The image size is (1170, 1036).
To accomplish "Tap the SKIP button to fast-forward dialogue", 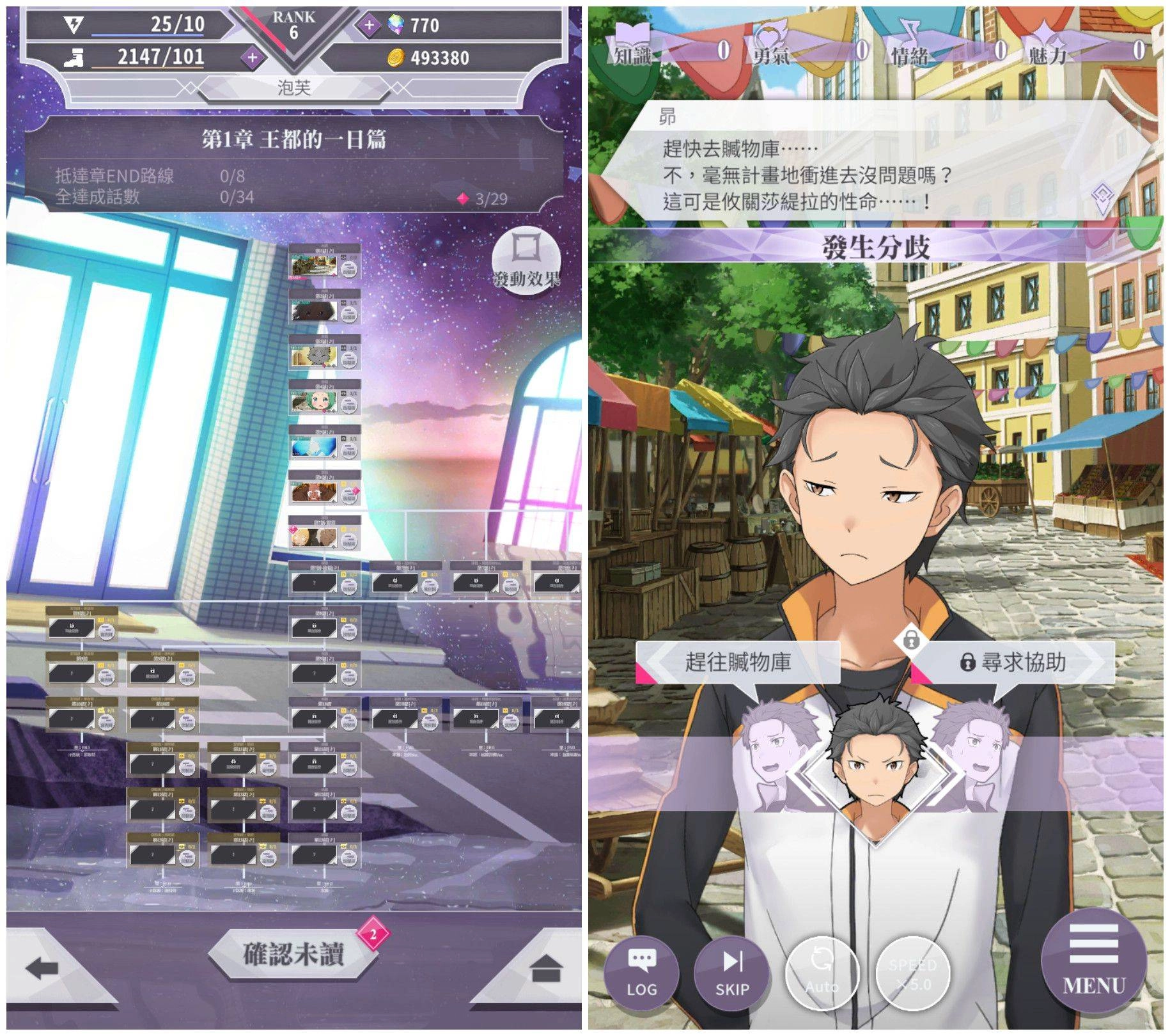I will click(733, 973).
